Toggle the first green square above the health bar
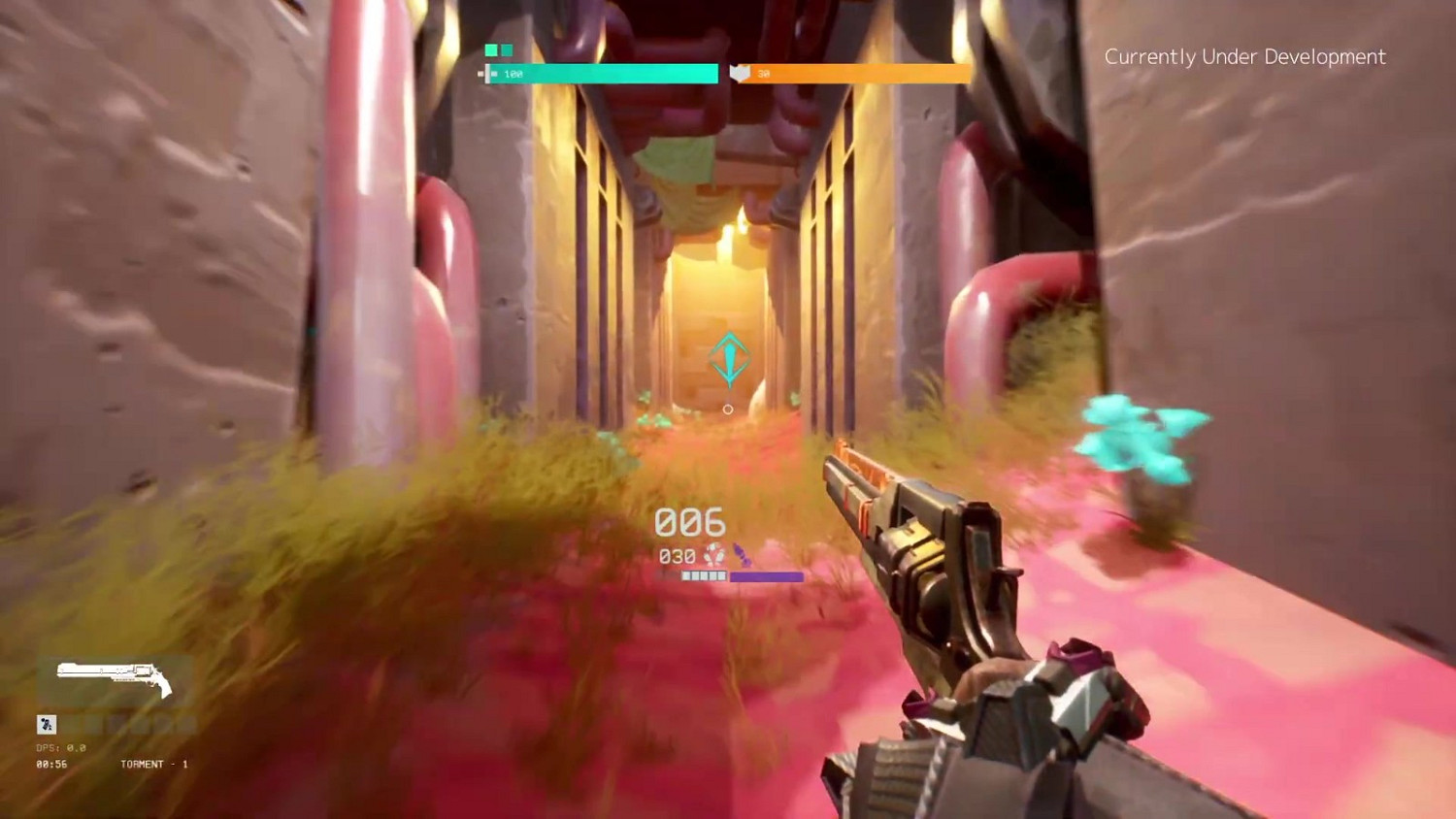1456x819 pixels. 490,48
